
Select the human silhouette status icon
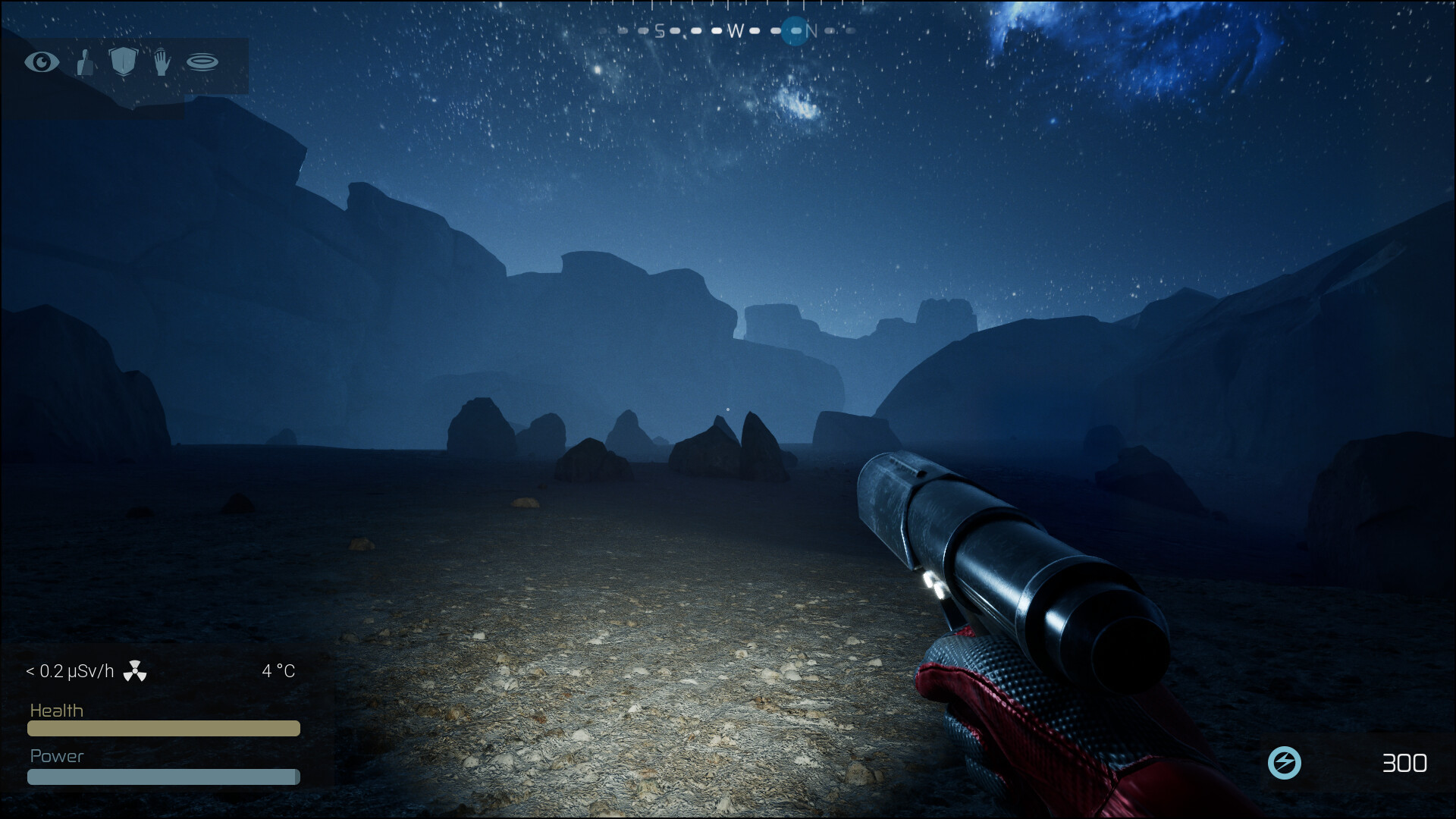click(85, 63)
